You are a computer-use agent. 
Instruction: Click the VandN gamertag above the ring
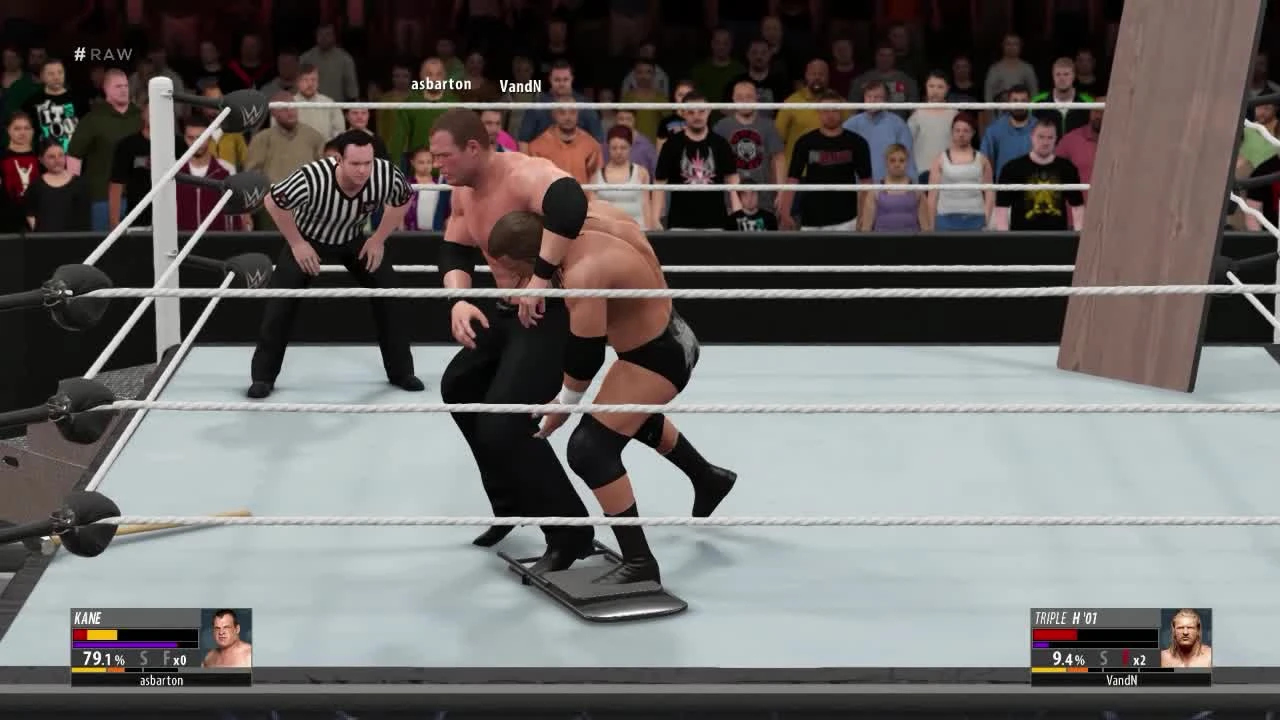pos(521,86)
